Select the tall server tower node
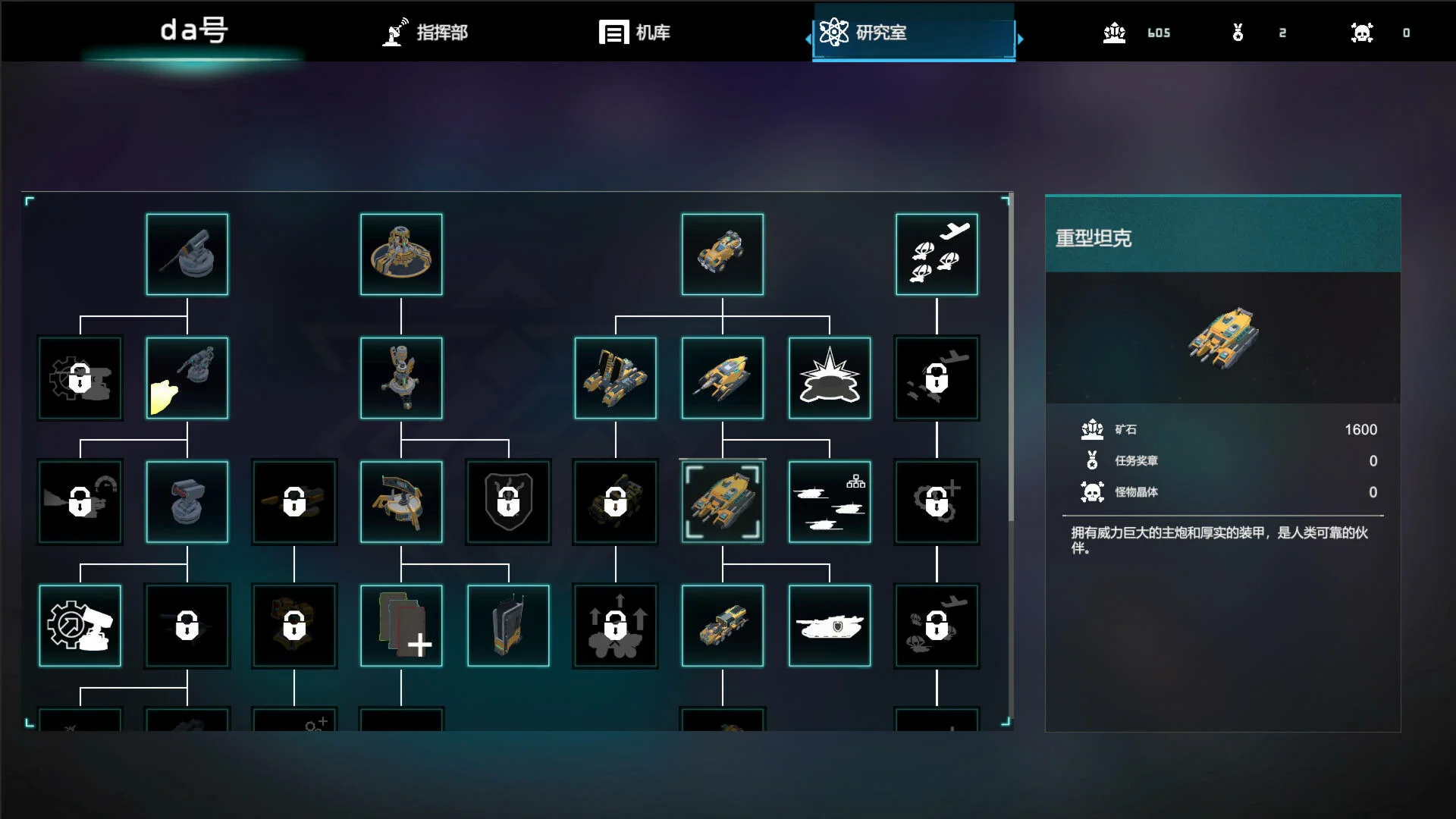Image resolution: width=1456 pixels, height=819 pixels. click(508, 626)
